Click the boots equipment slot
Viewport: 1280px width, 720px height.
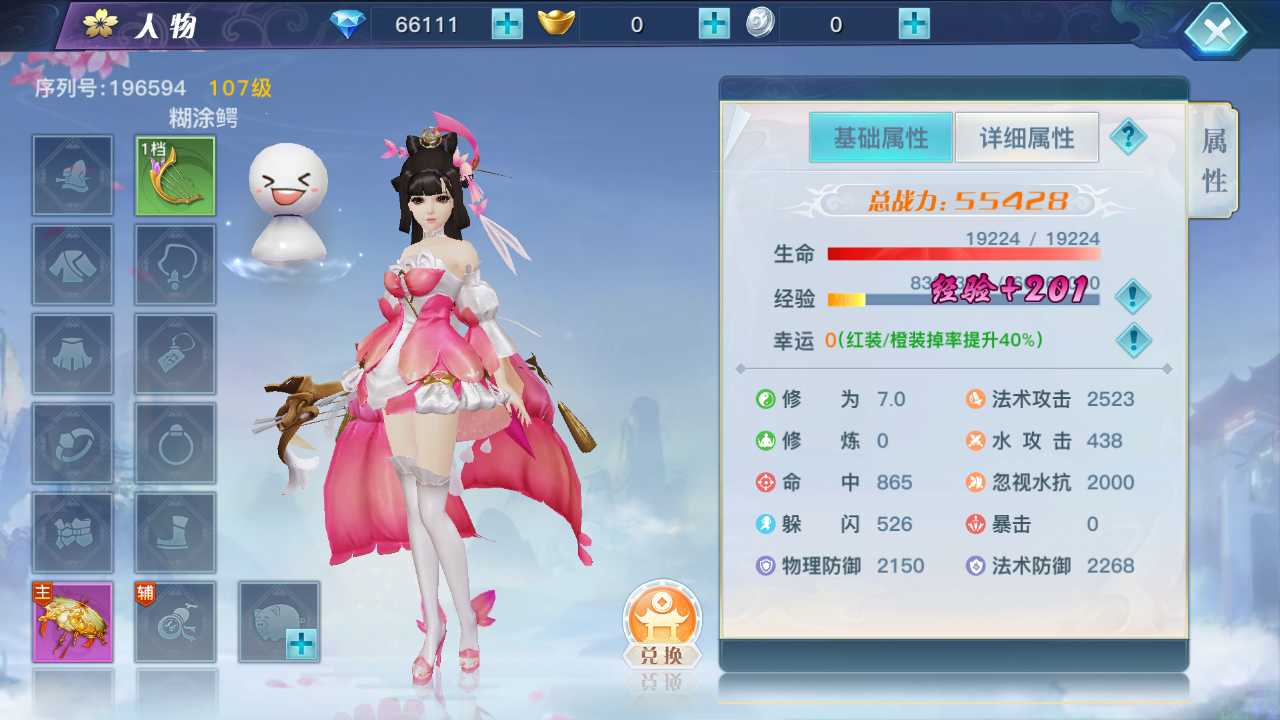click(x=174, y=532)
